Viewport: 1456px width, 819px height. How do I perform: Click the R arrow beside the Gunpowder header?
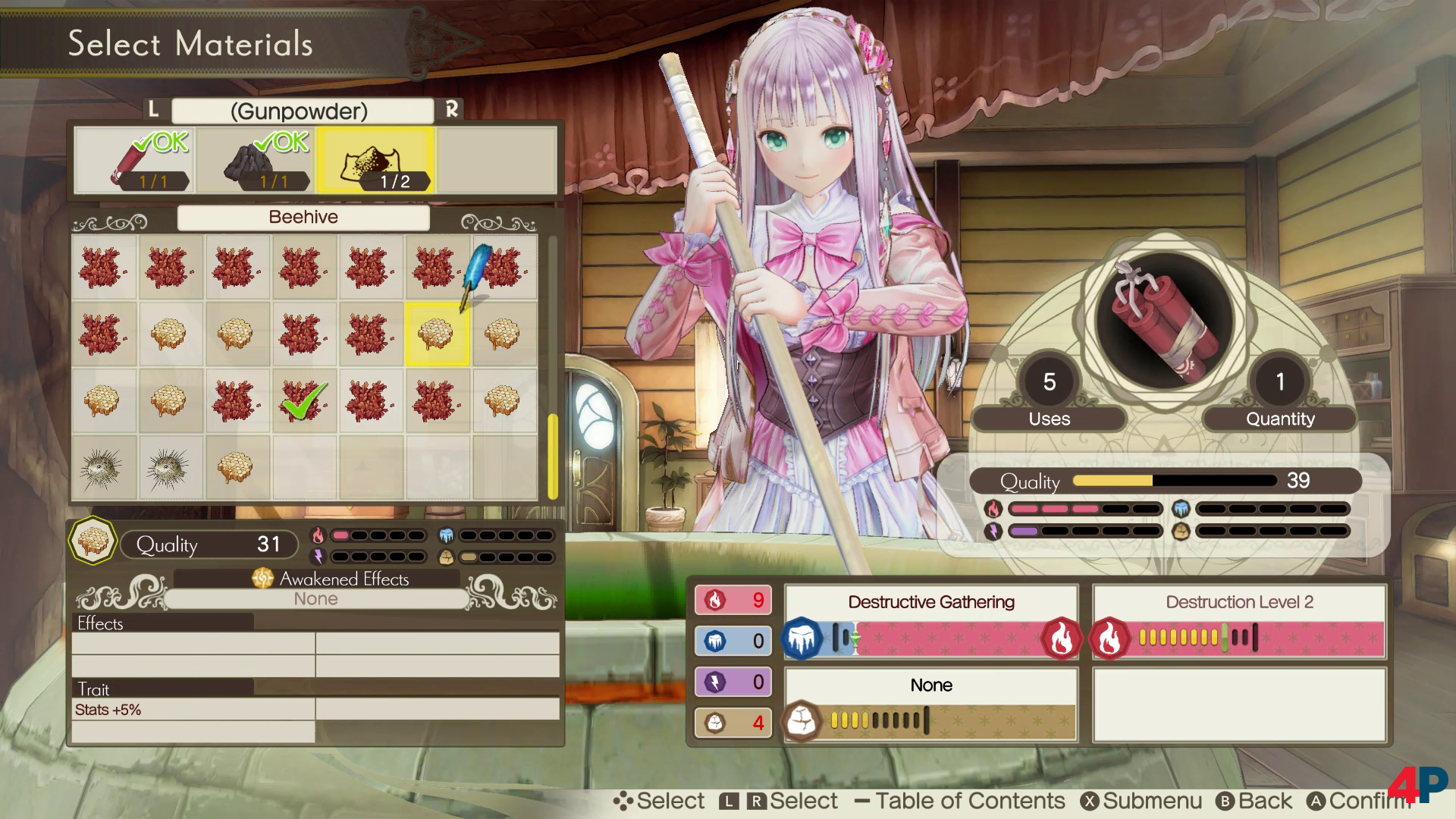pyautogui.click(x=452, y=111)
